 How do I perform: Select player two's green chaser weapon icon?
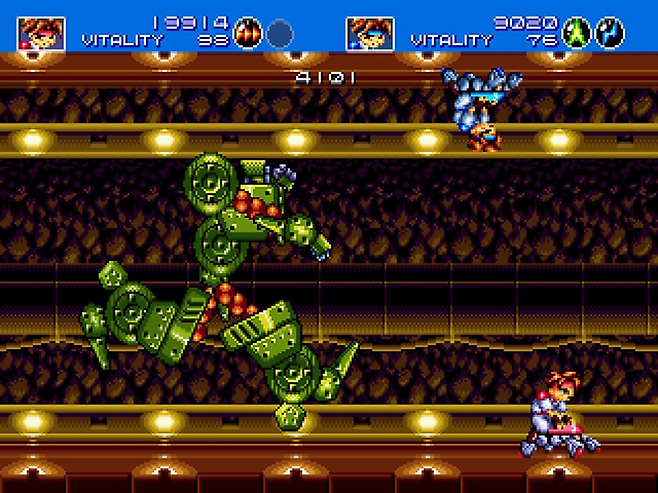[x=578, y=33]
